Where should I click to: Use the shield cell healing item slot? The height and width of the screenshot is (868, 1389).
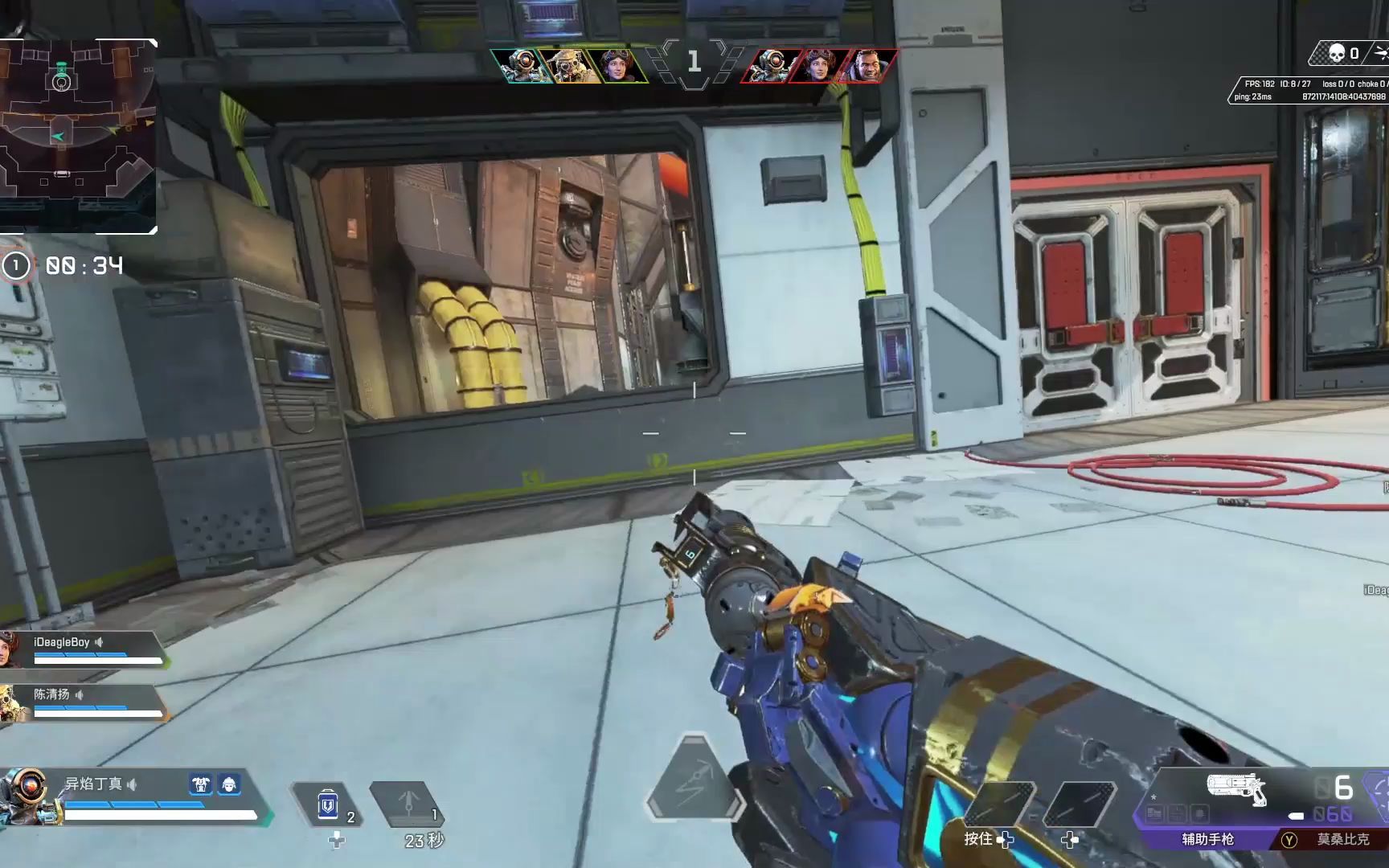[329, 805]
